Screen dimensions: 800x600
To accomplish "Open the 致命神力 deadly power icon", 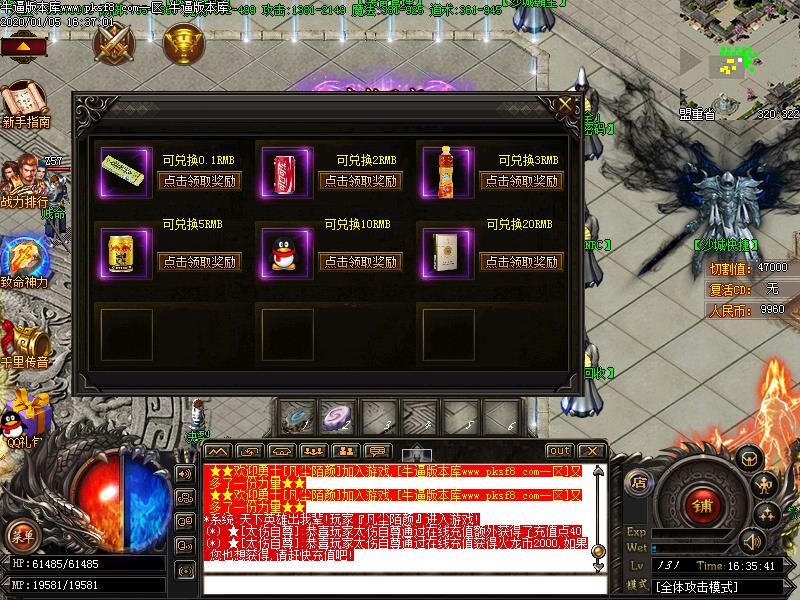I will click(x=24, y=262).
